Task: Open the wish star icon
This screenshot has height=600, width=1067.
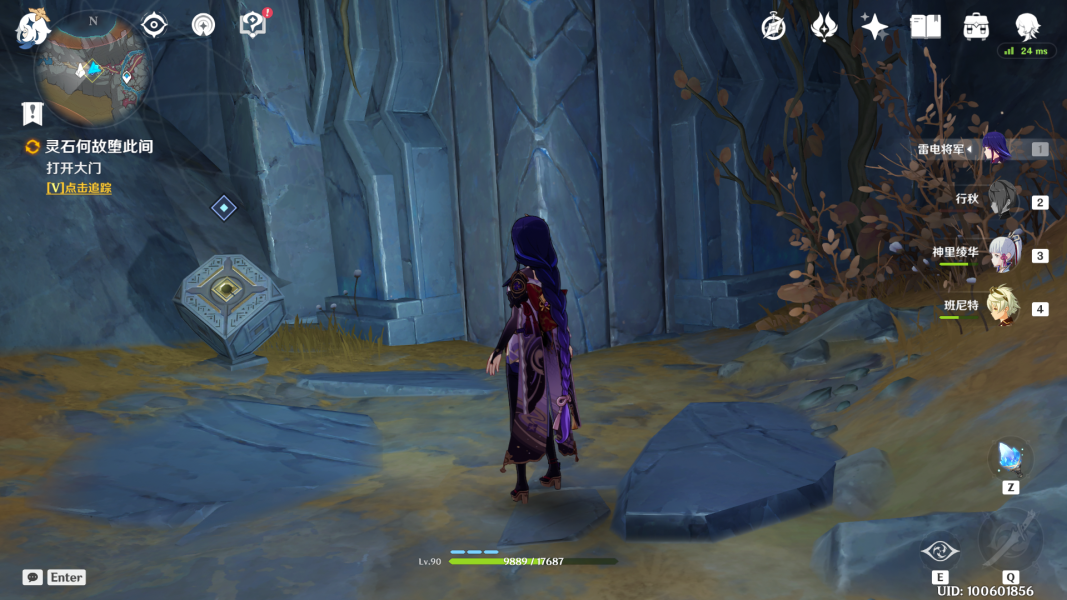Action: pyautogui.click(x=874, y=27)
